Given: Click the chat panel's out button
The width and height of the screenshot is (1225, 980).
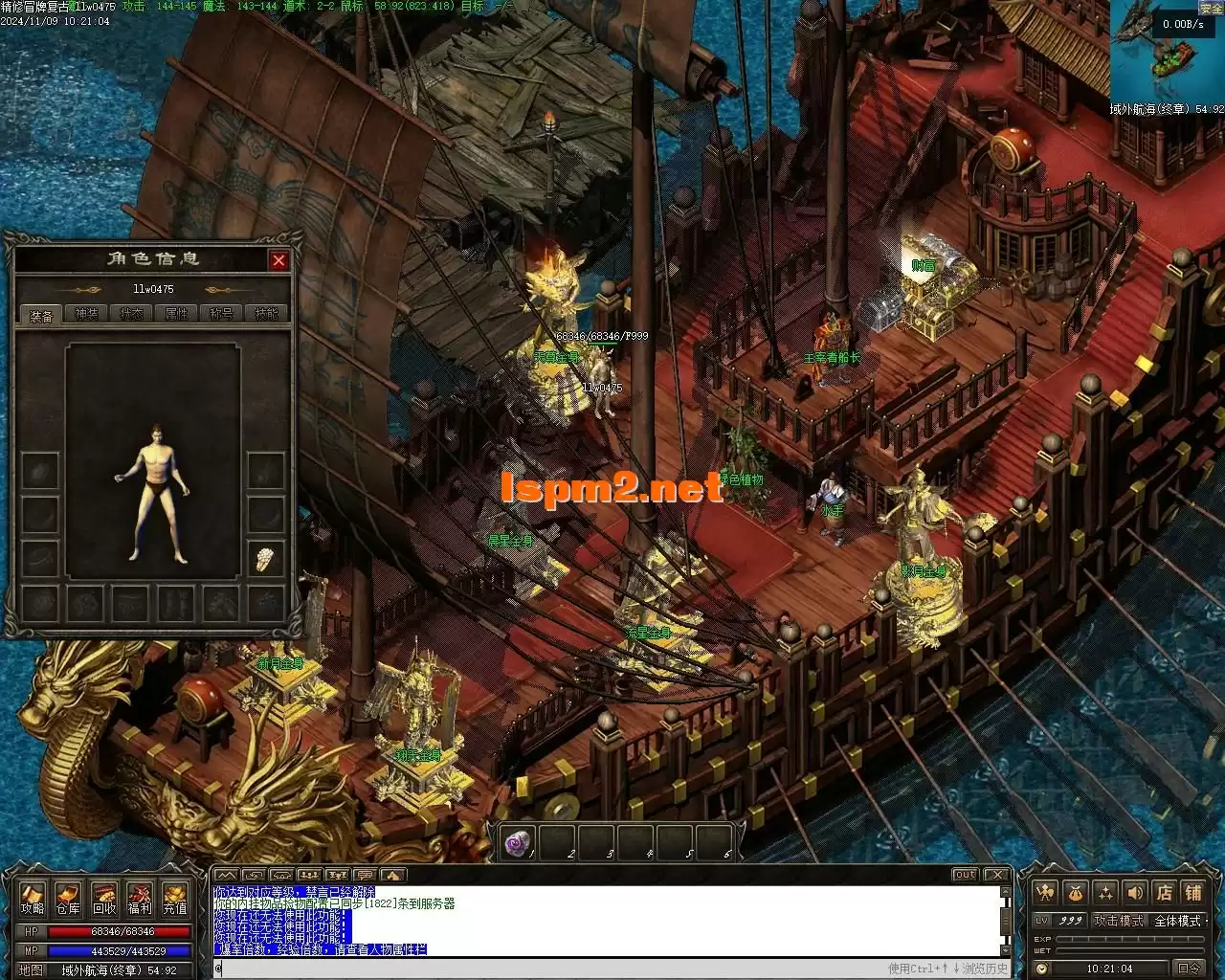Looking at the screenshot, I should point(965,875).
